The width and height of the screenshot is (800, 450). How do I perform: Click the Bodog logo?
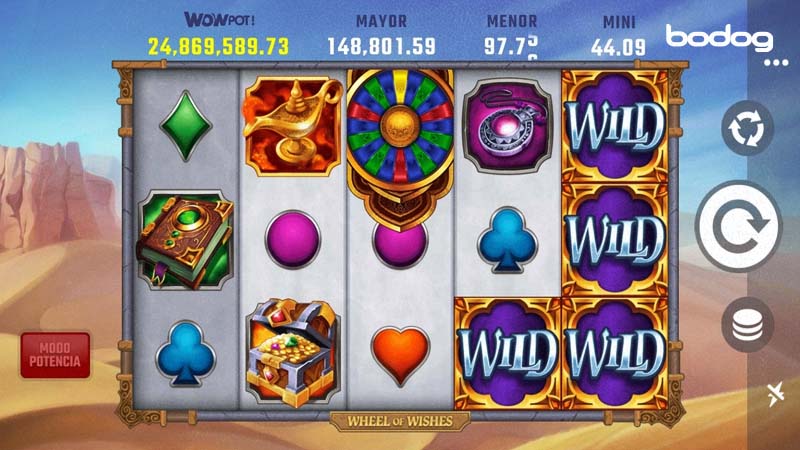pos(720,39)
